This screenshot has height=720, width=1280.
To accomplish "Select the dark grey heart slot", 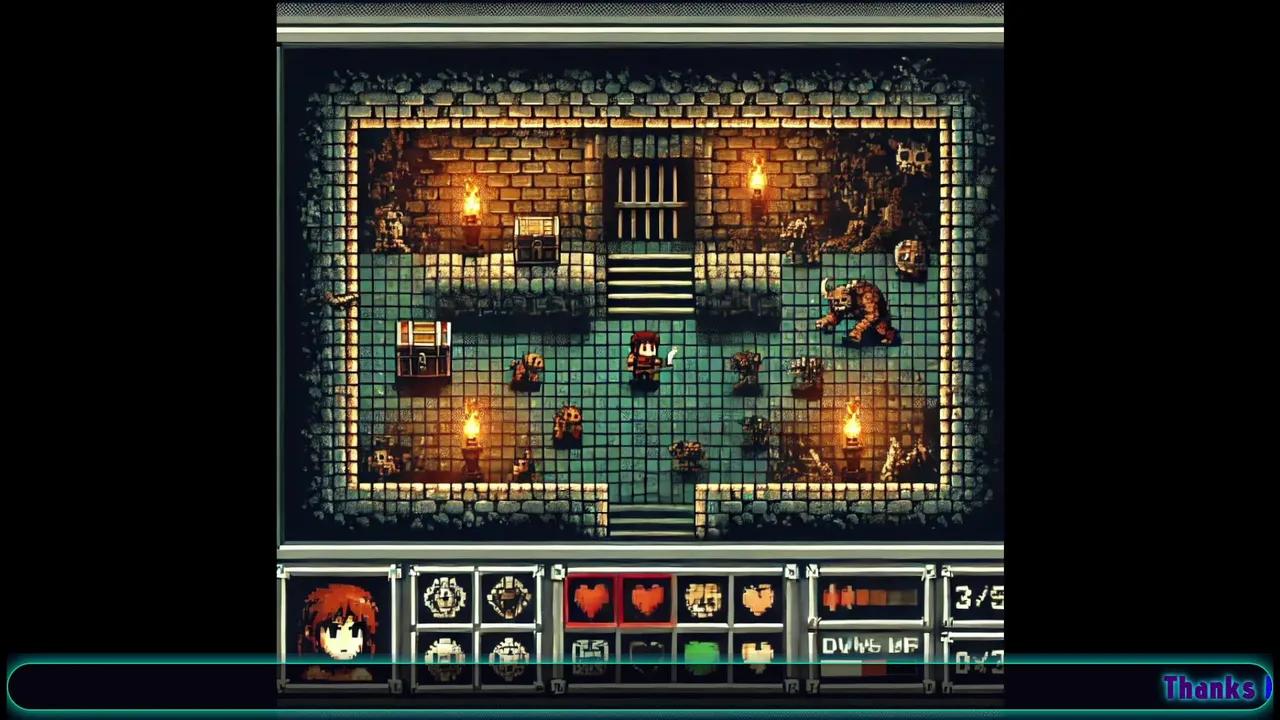I will click(646, 655).
